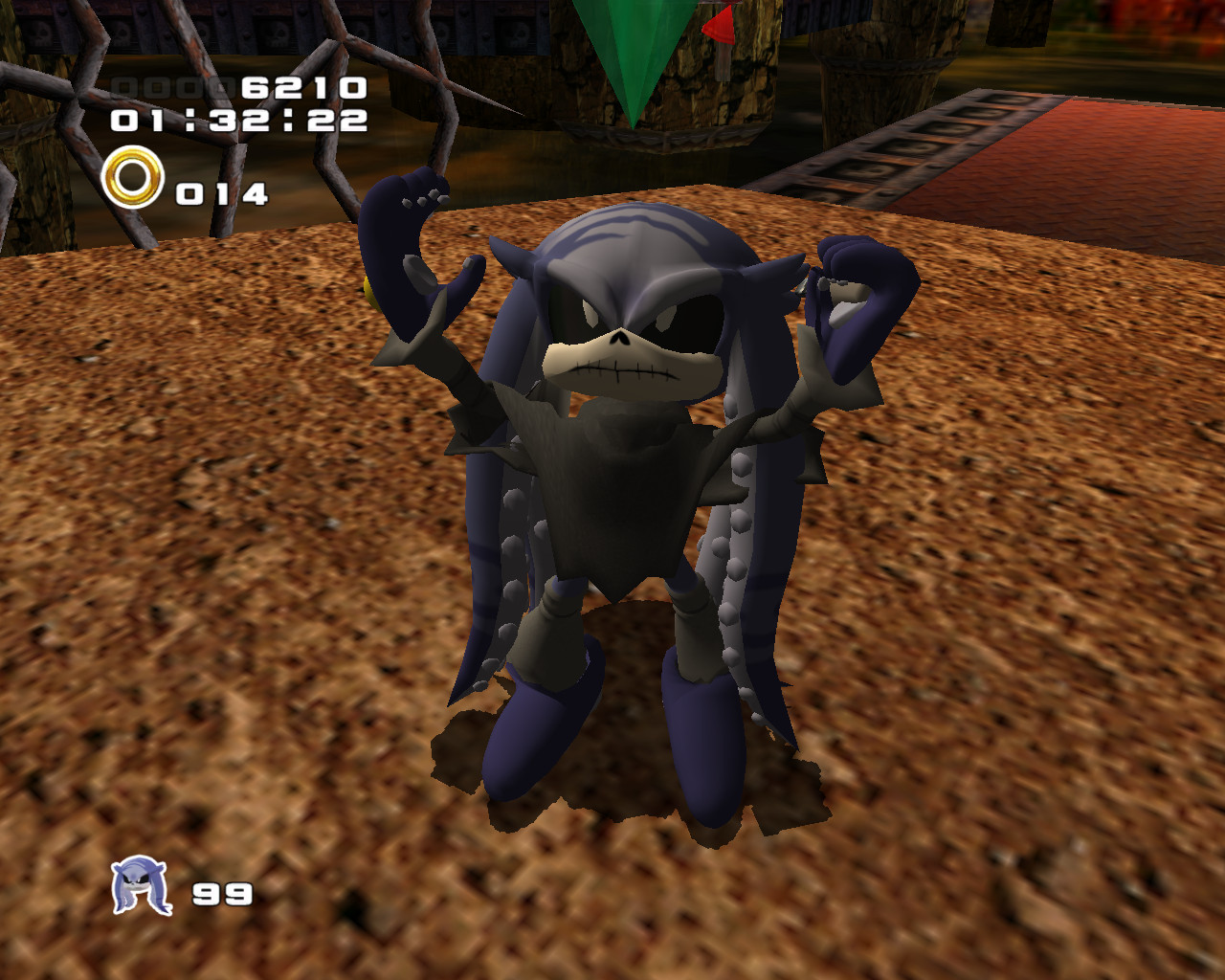Select the timer reading 01:32:22

[x=237, y=122]
